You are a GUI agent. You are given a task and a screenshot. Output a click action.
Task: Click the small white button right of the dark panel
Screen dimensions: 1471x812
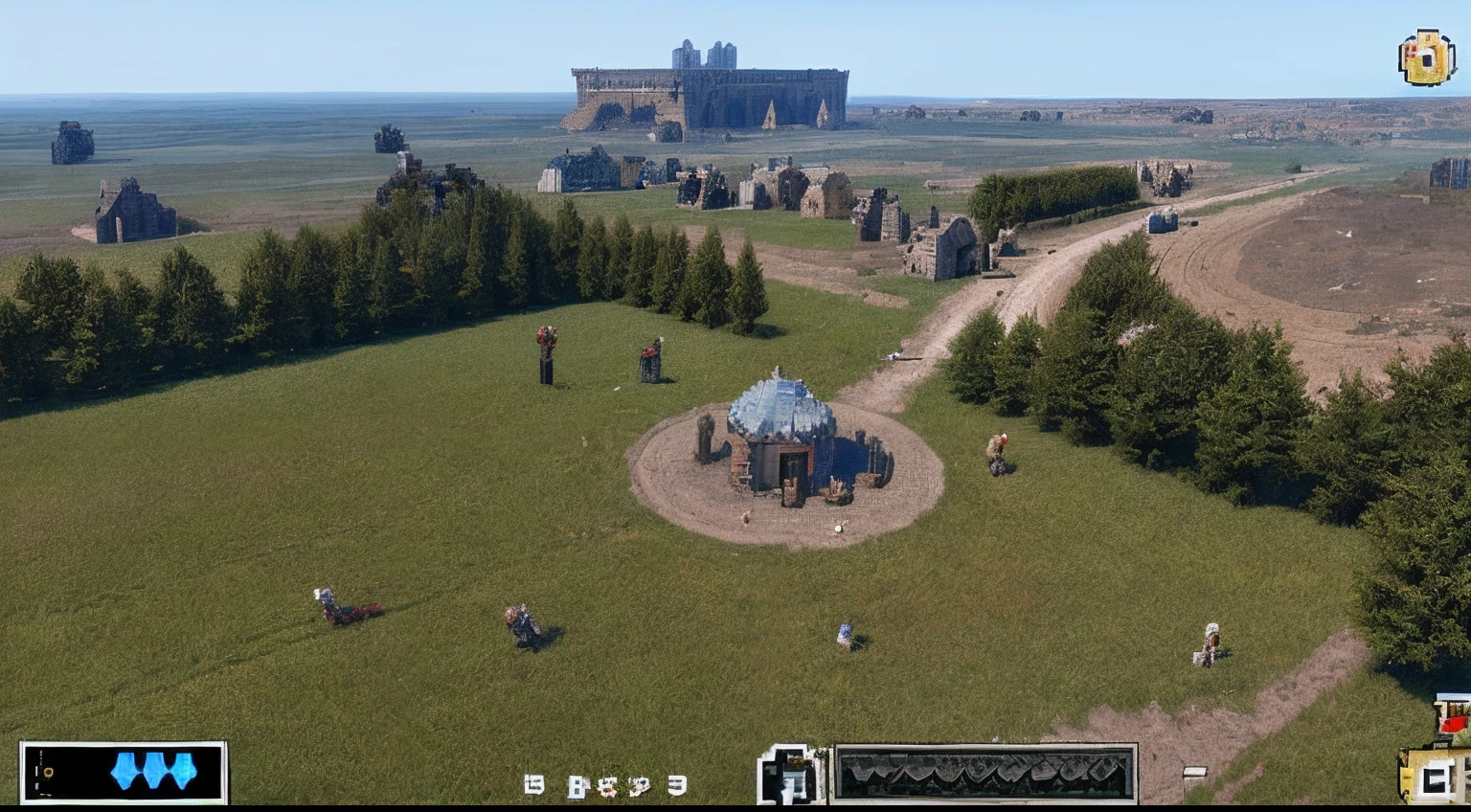1194,774
